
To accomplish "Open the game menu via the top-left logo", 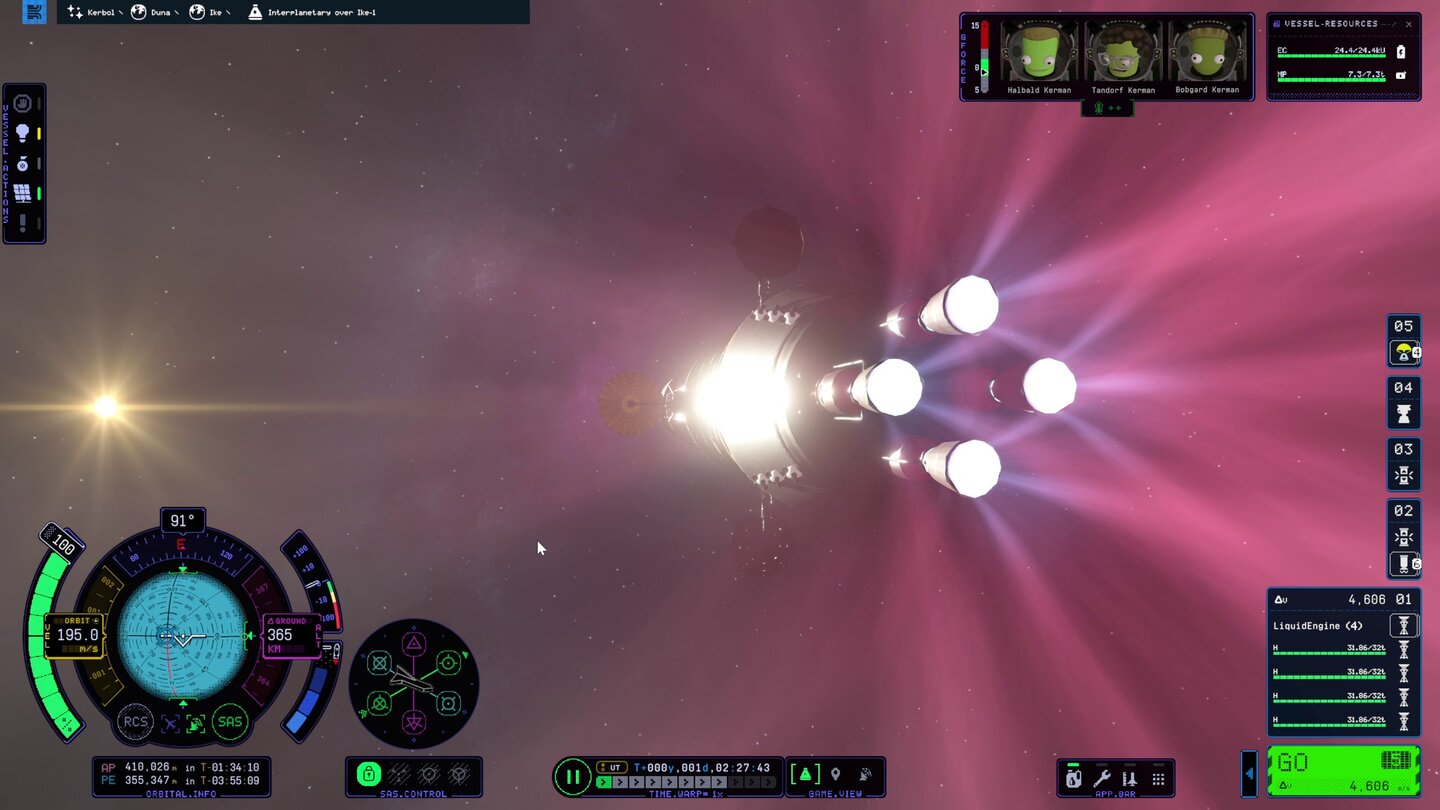I will click(33, 12).
